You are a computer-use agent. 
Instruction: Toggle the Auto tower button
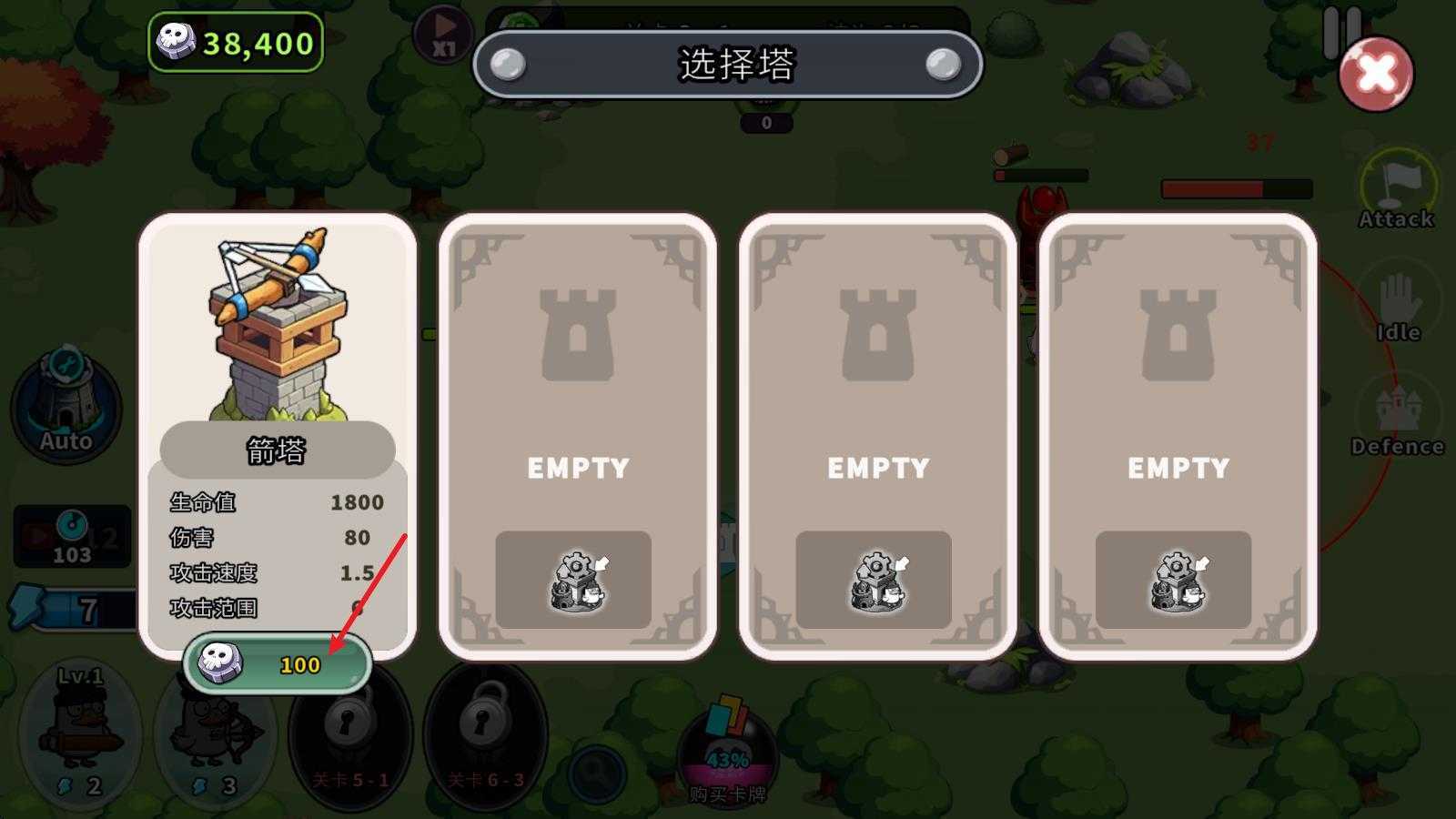tap(66, 405)
